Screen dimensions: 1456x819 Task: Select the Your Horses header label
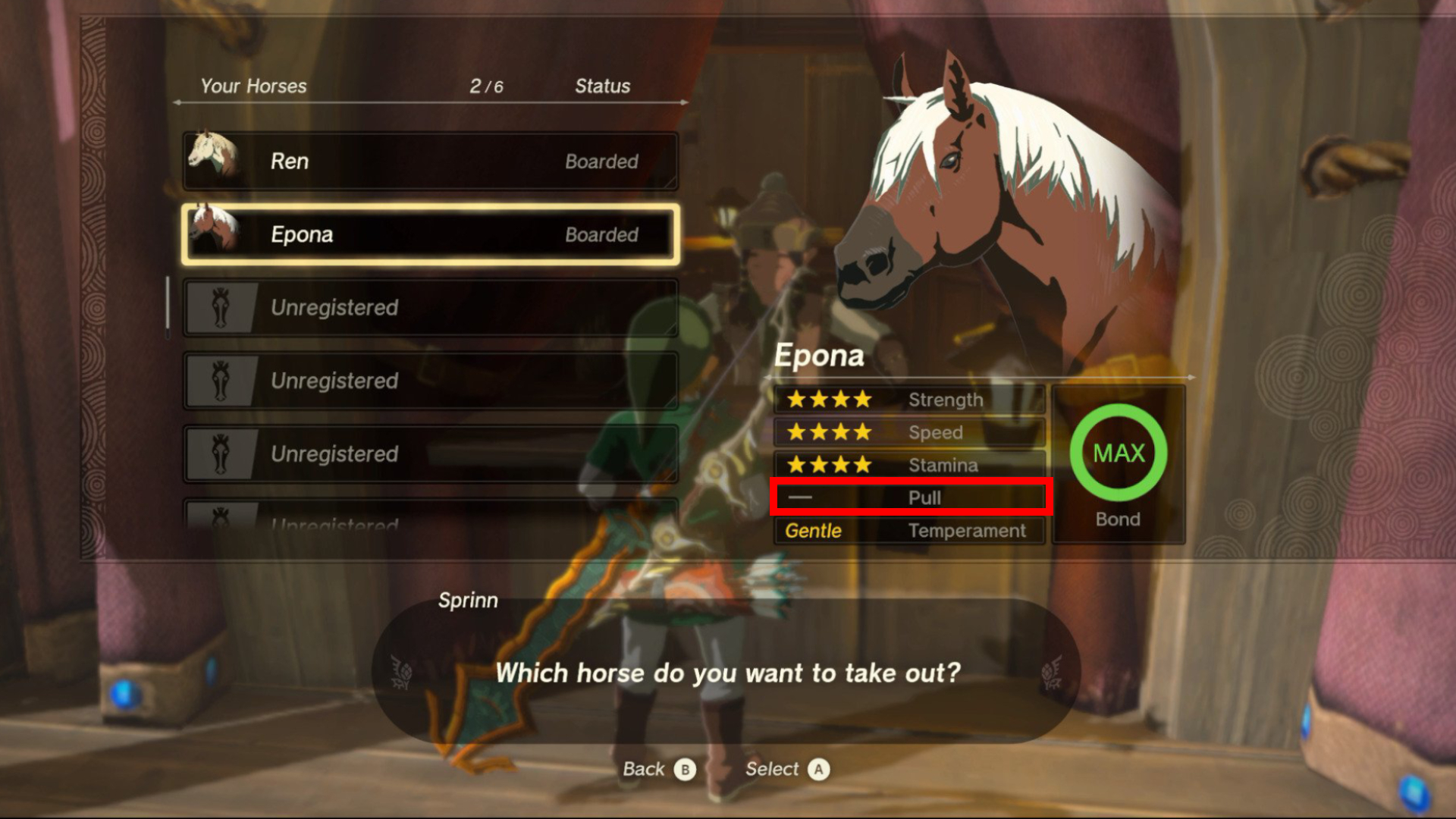point(253,86)
